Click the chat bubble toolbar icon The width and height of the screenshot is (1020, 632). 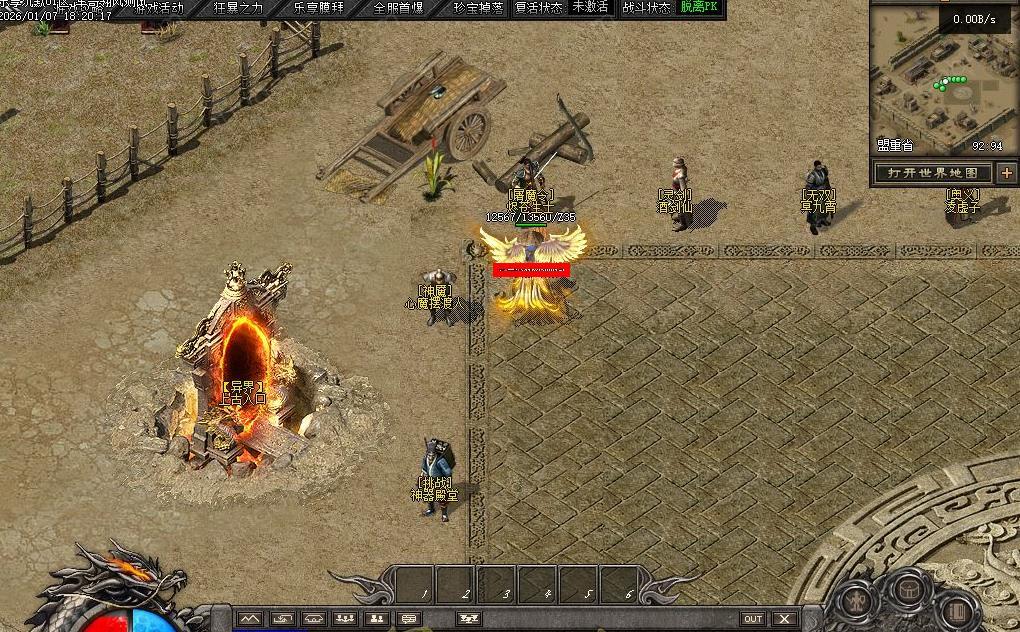tap(408, 619)
